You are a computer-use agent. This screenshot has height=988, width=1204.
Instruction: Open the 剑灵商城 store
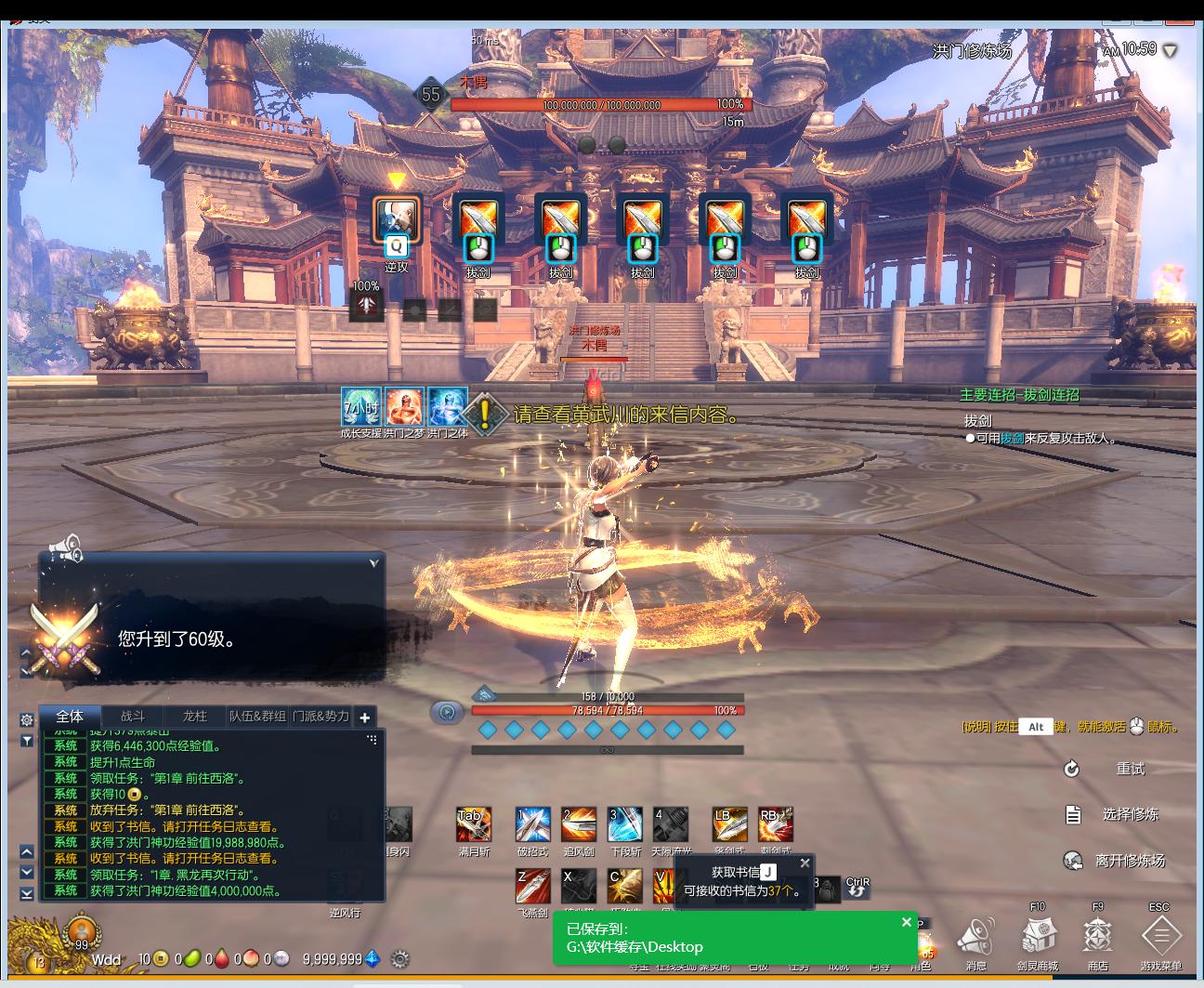(1038, 937)
